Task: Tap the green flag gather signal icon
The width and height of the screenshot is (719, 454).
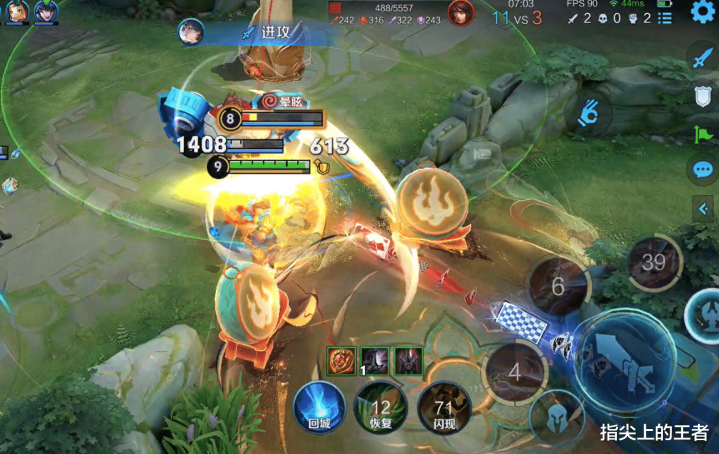Action: click(702, 133)
